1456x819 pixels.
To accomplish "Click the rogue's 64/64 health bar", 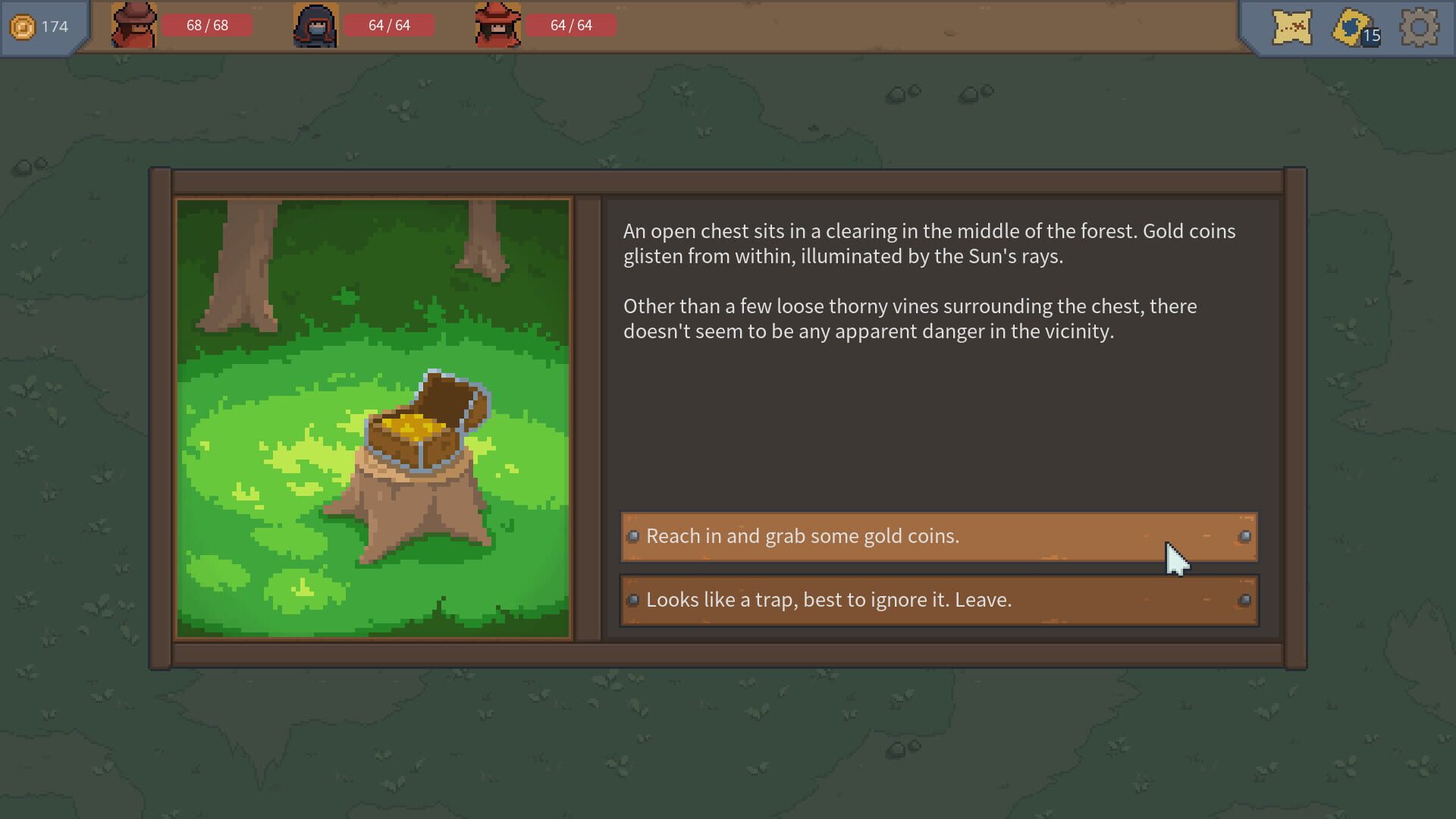I will pos(389,25).
